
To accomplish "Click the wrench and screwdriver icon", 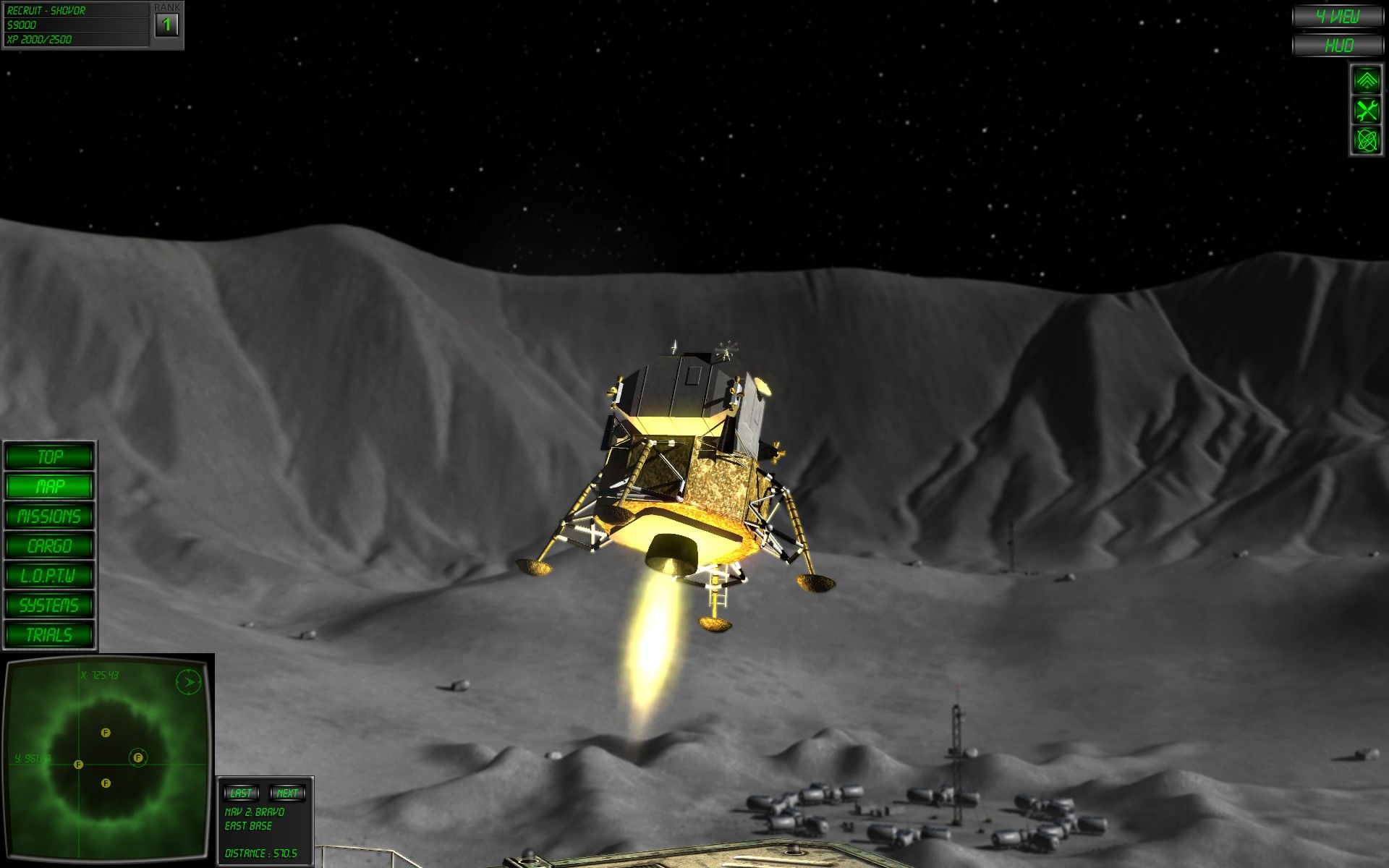I will click(x=1366, y=111).
